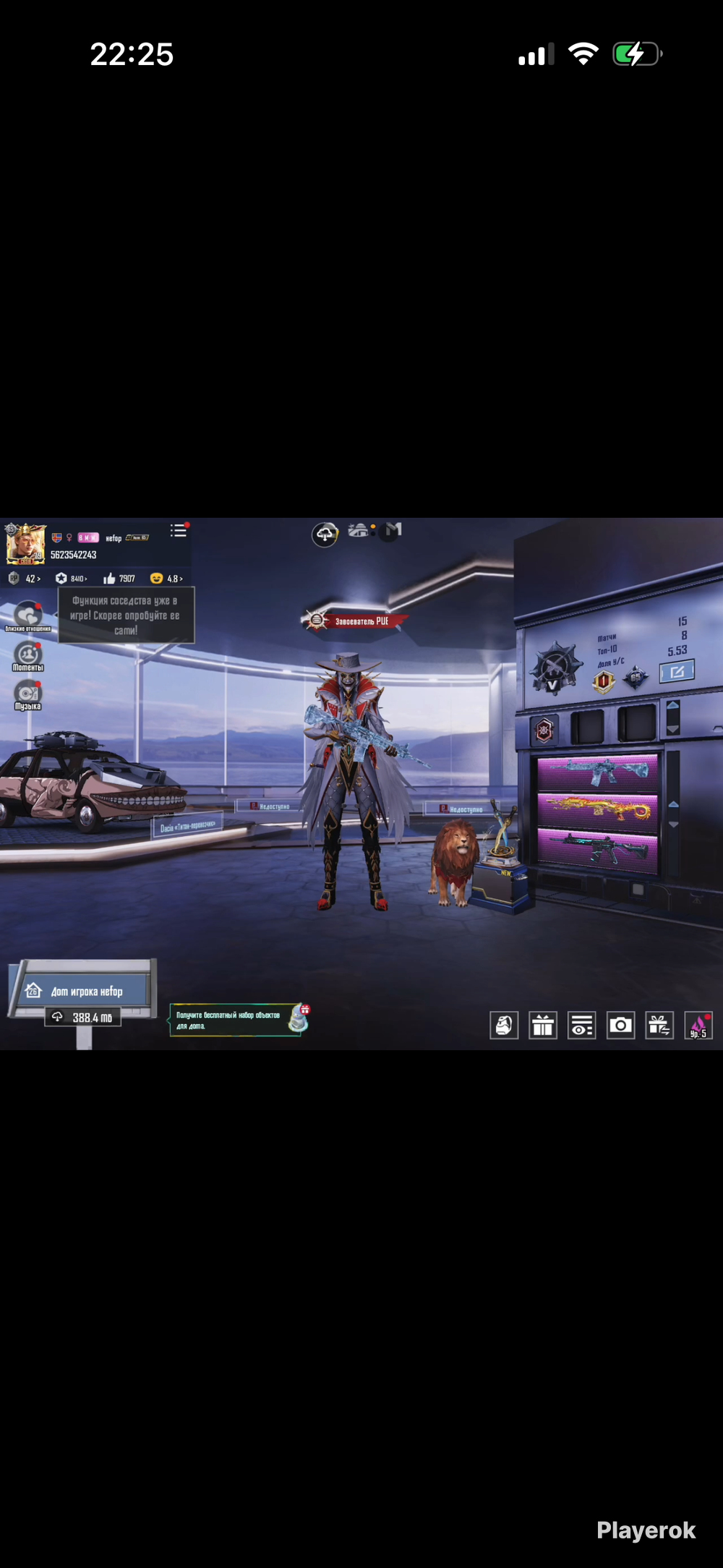
Task: Show the 8410 popularity details
Action: pyautogui.click(x=72, y=579)
